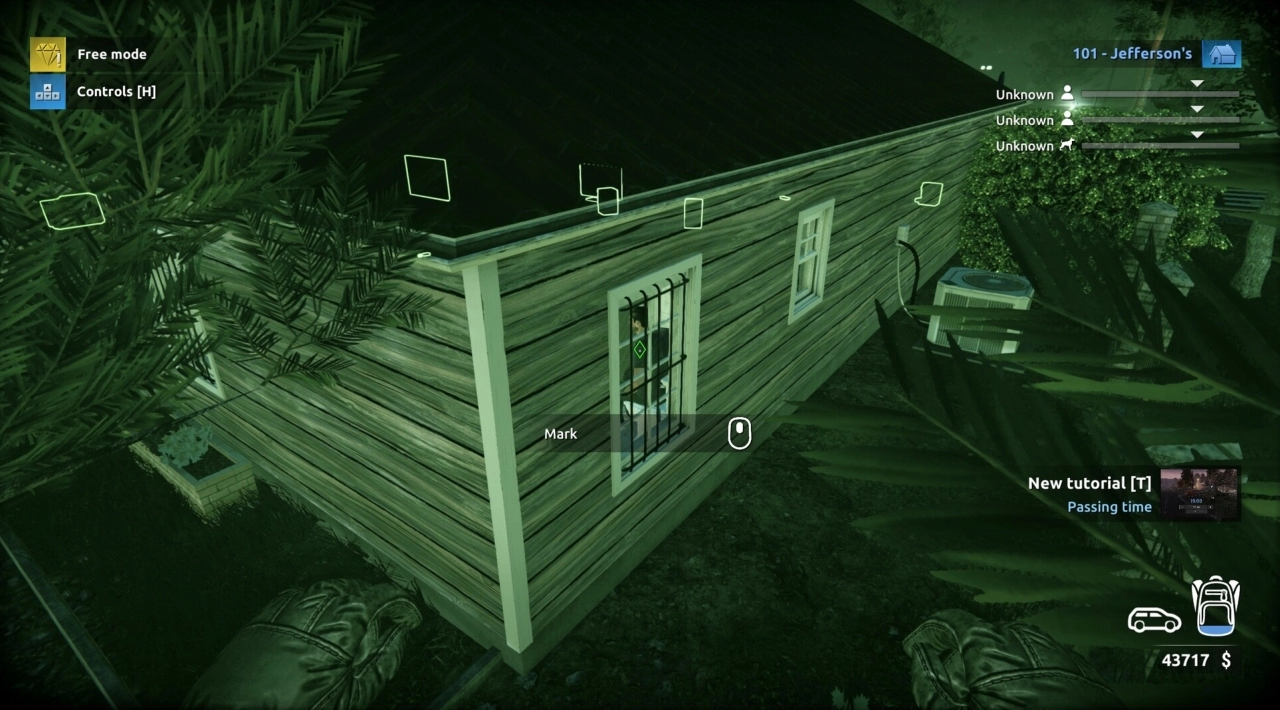The height and width of the screenshot is (710, 1280).
Task: Click the car vehicle icon
Action: pyautogui.click(x=1154, y=620)
